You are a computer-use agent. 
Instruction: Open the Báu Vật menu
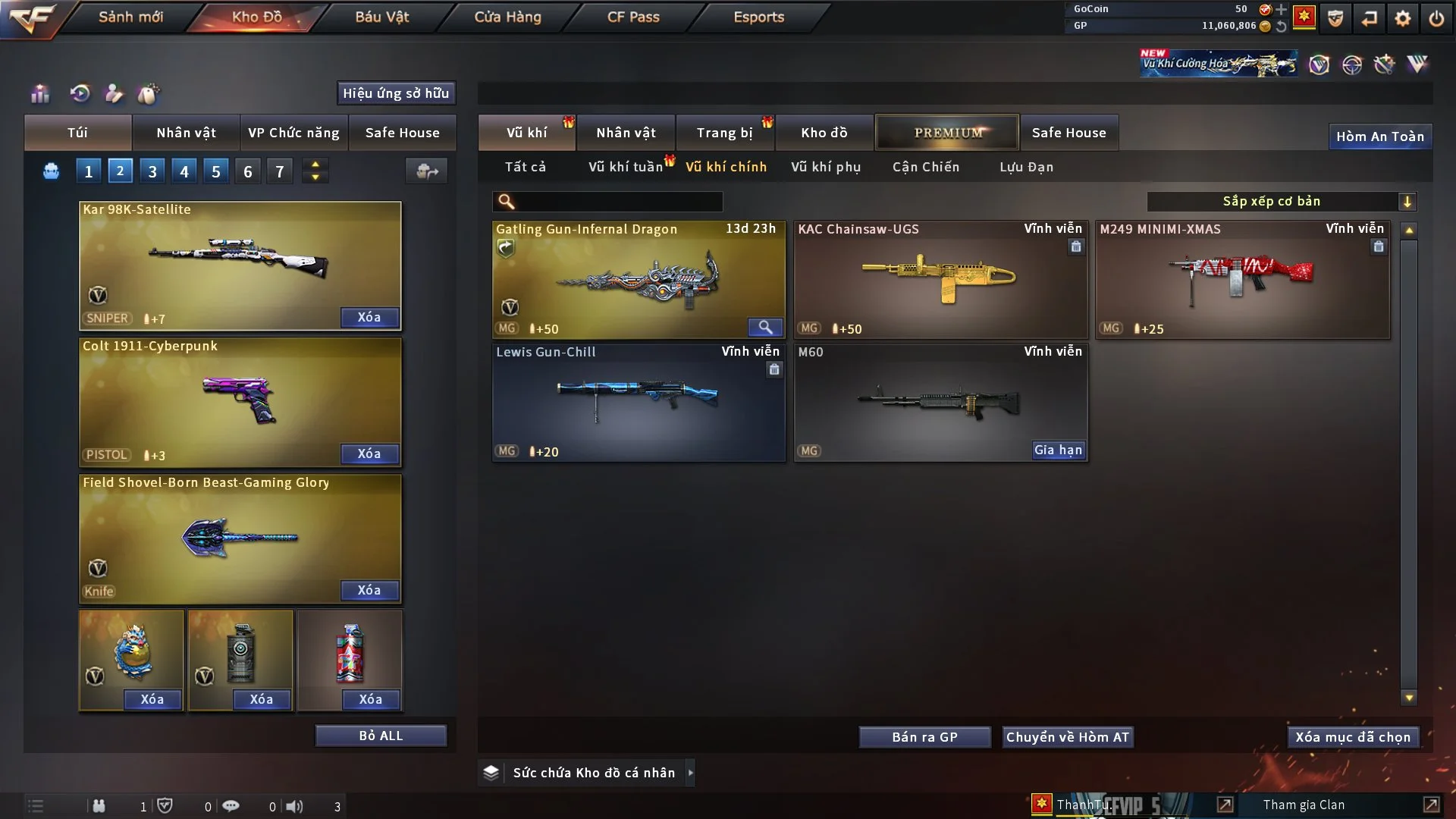pos(381,17)
